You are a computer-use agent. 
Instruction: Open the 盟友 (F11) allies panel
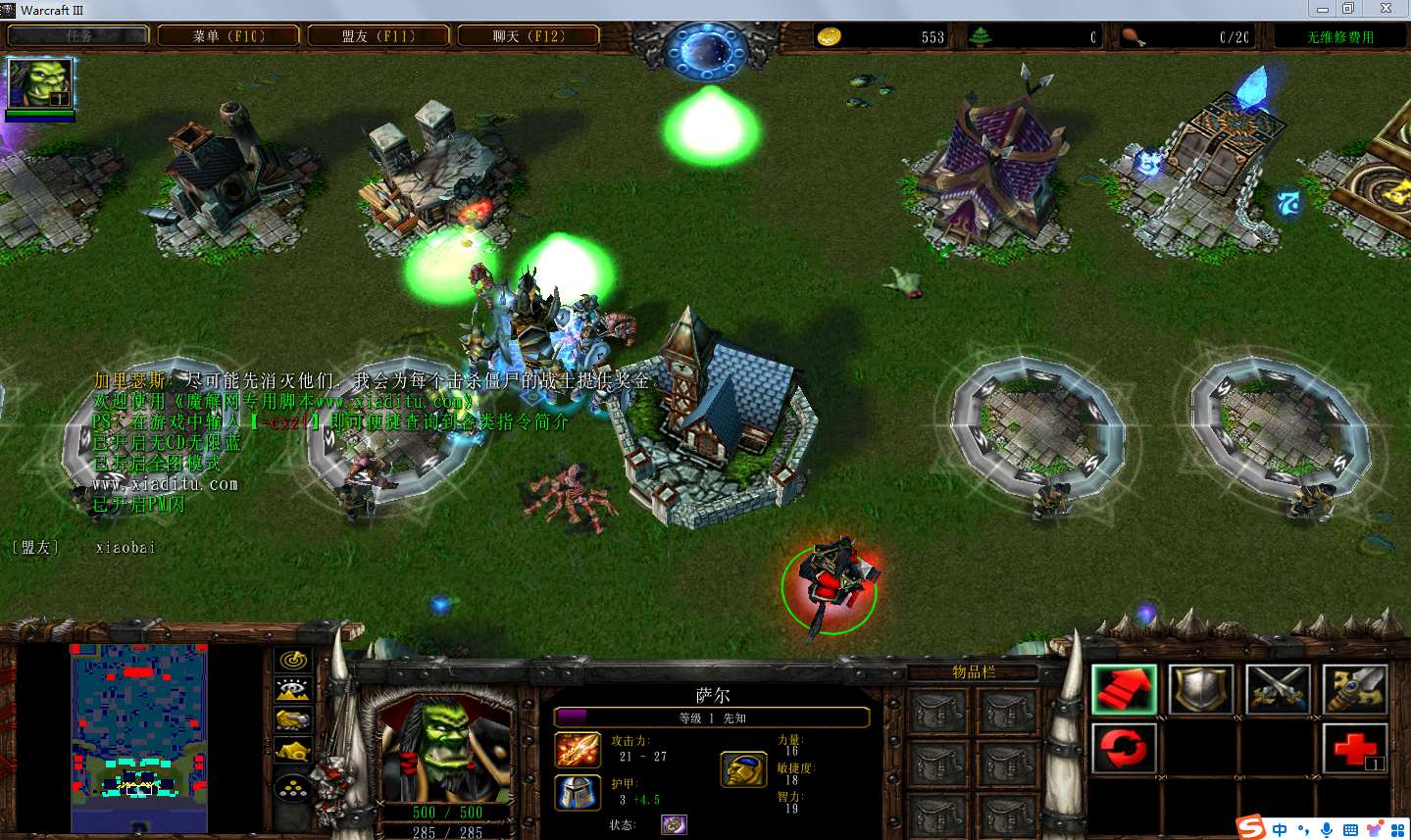378,36
